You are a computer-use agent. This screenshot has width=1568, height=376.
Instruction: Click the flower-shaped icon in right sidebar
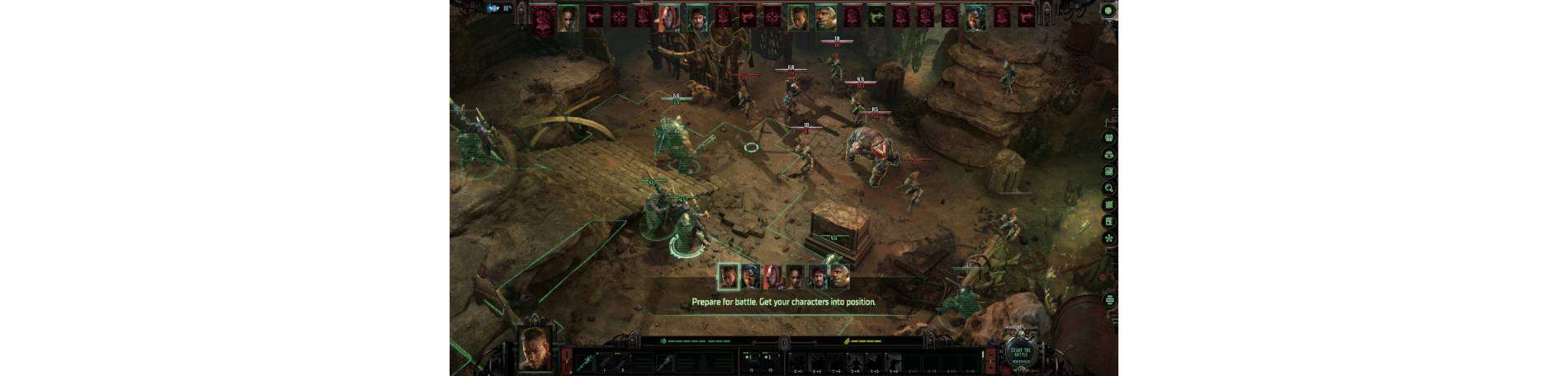point(1109,238)
